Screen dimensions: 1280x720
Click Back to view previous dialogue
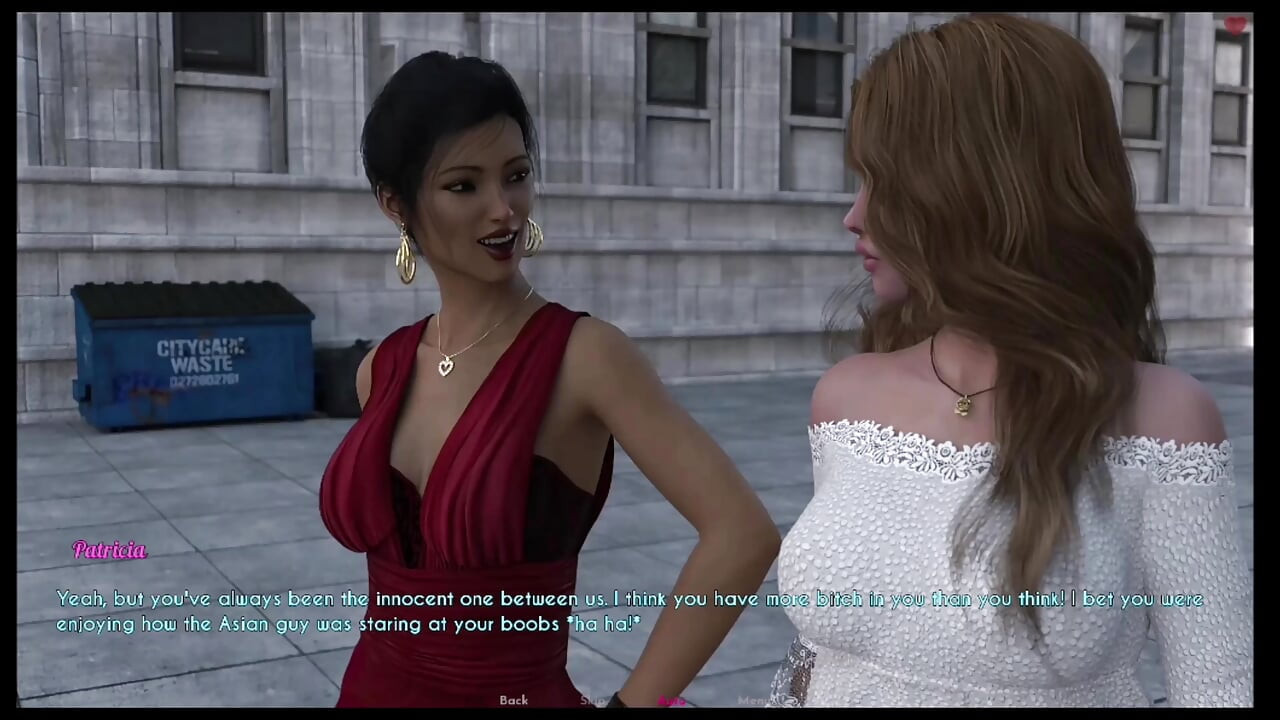pos(513,700)
